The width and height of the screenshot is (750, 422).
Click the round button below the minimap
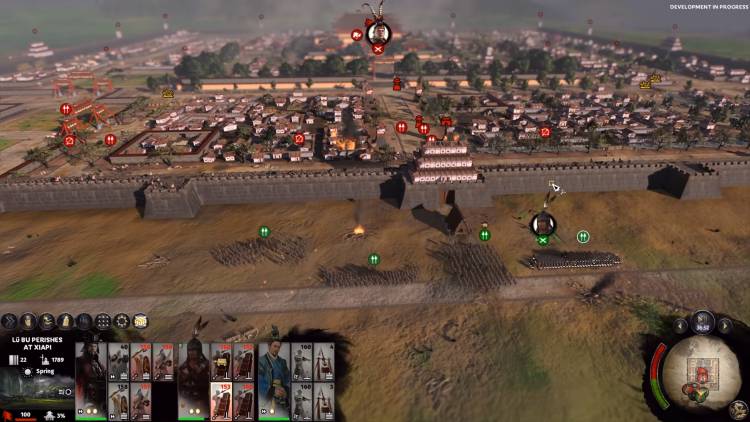(x=740, y=408)
